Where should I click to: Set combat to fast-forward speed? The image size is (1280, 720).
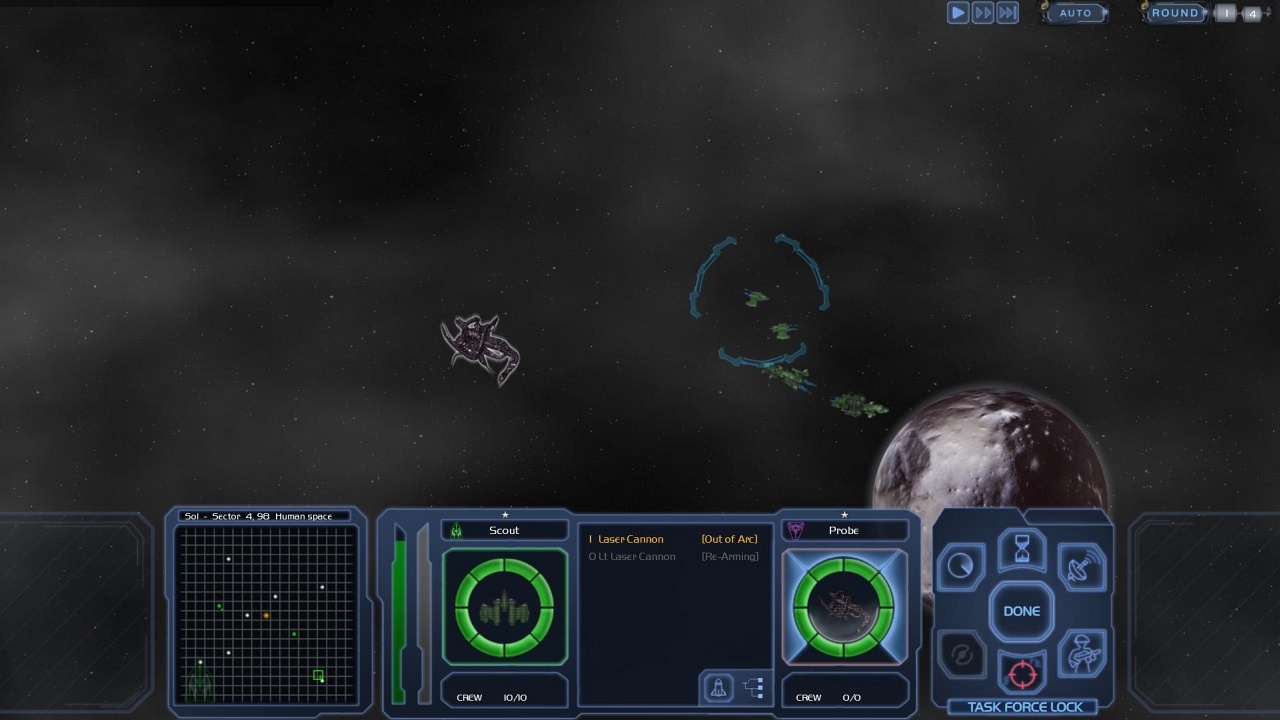983,13
